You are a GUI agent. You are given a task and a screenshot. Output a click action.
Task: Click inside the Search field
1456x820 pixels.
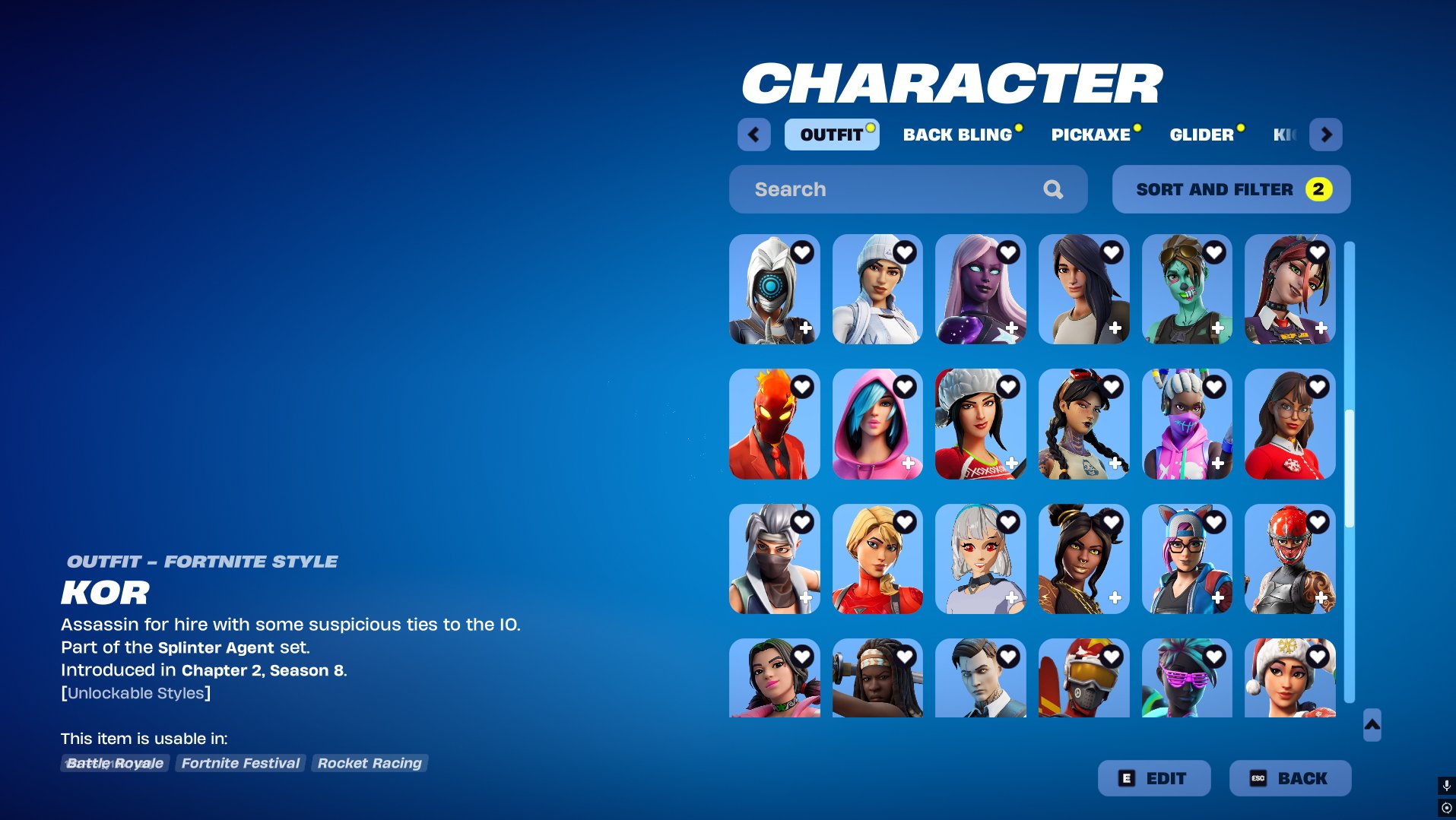(x=874, y=189)
